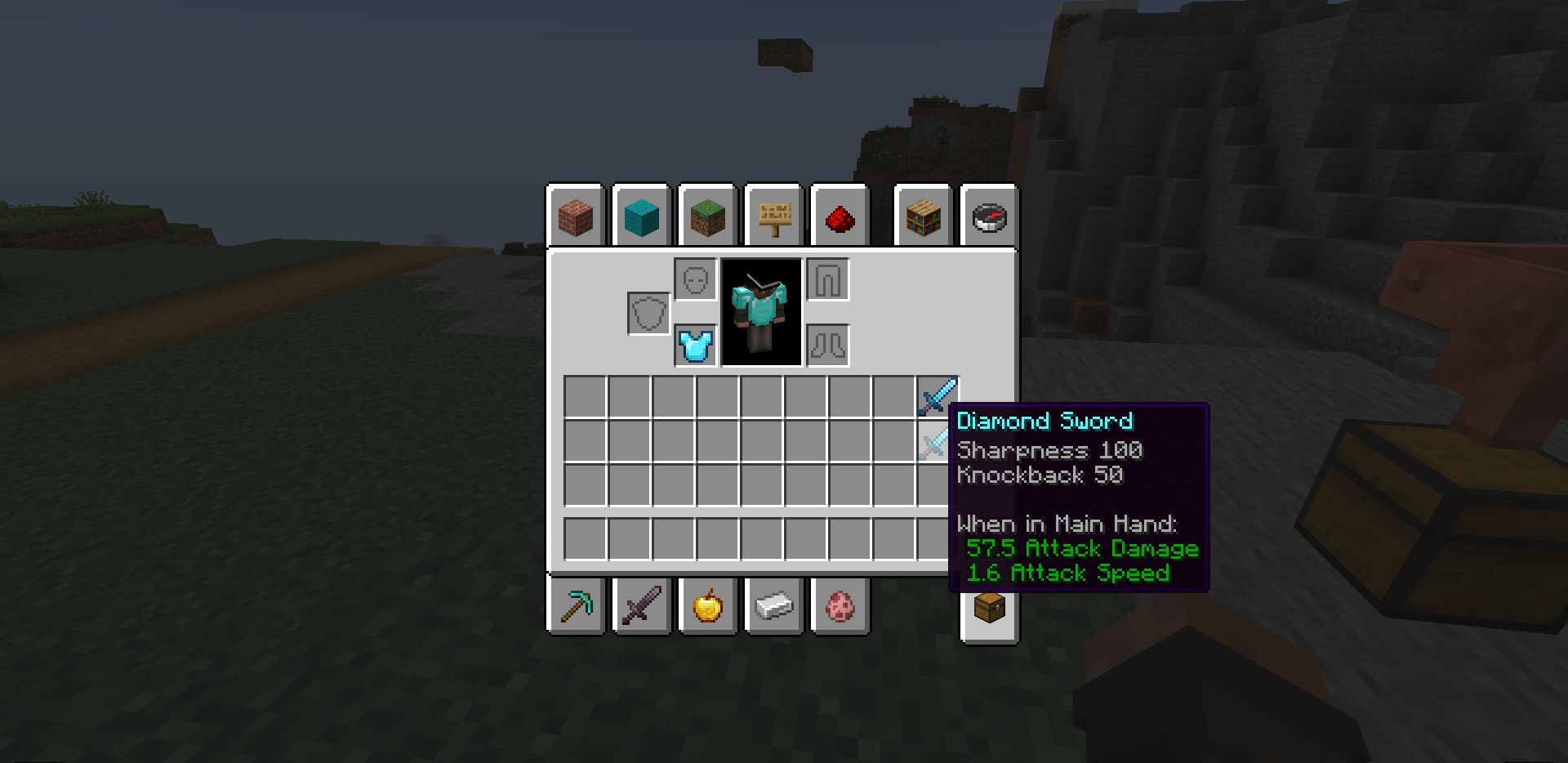Image resolution: width=1568 pixels, height=763 pixels.
Task: Pick up the equipped diamond chestplate
Action: pyautogui.click(x=696, y=346)
